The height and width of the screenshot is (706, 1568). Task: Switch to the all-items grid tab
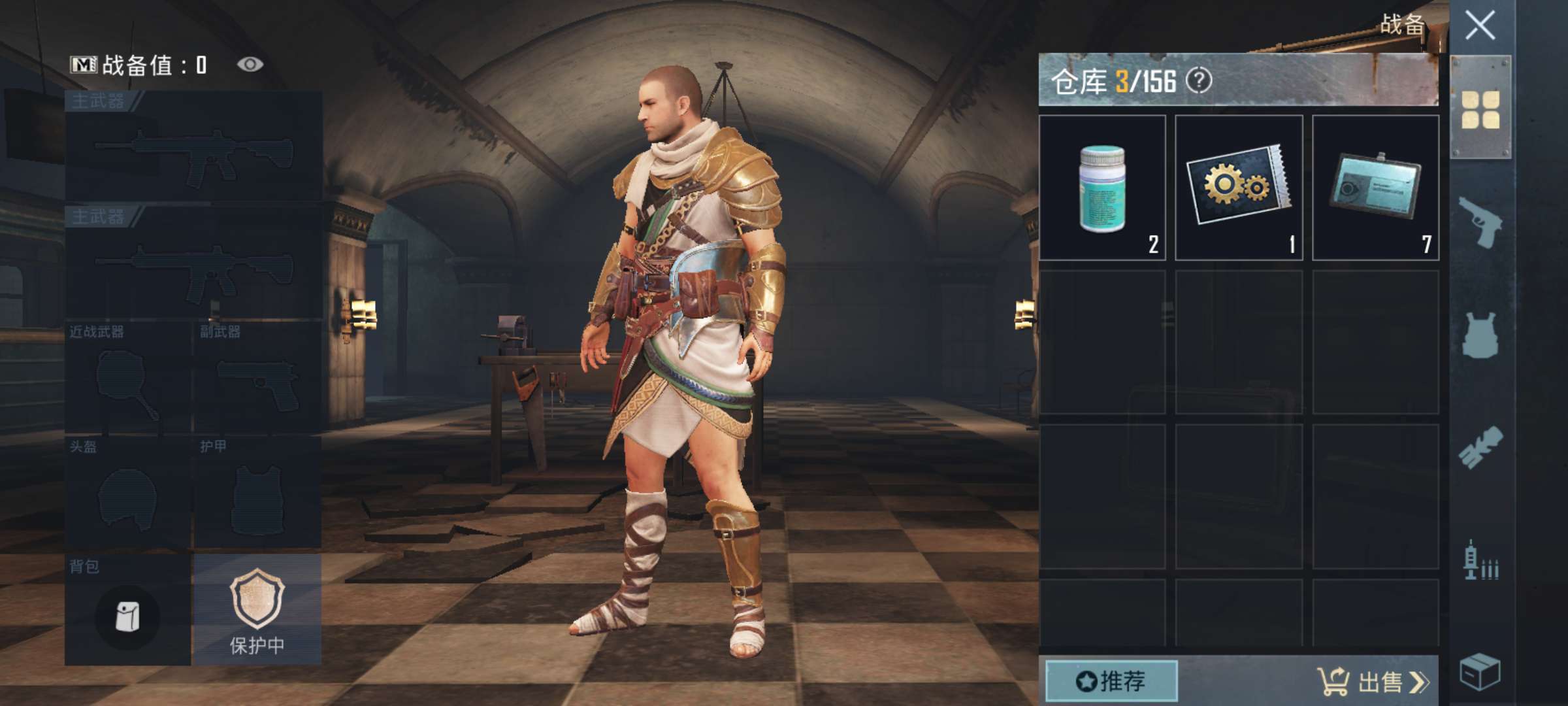coord(1480,109)
